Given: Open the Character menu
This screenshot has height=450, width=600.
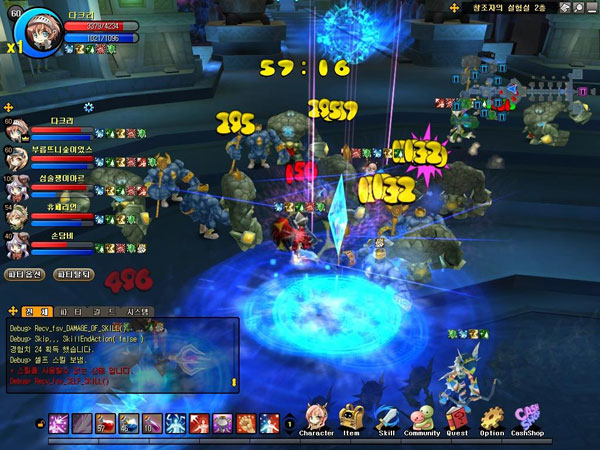Looking at the screenshot, I should [316, 421].
